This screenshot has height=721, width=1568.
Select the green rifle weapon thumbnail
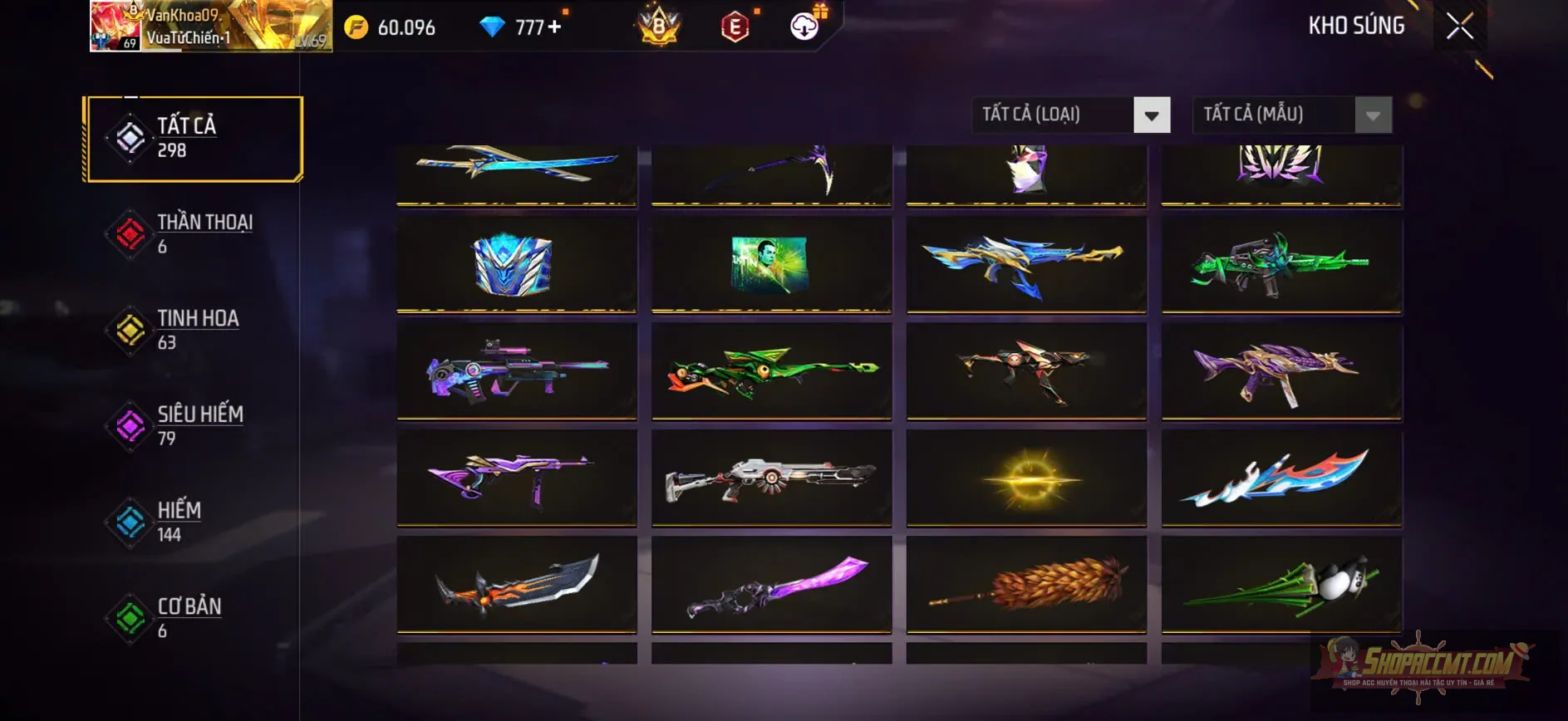(1280, 264)
